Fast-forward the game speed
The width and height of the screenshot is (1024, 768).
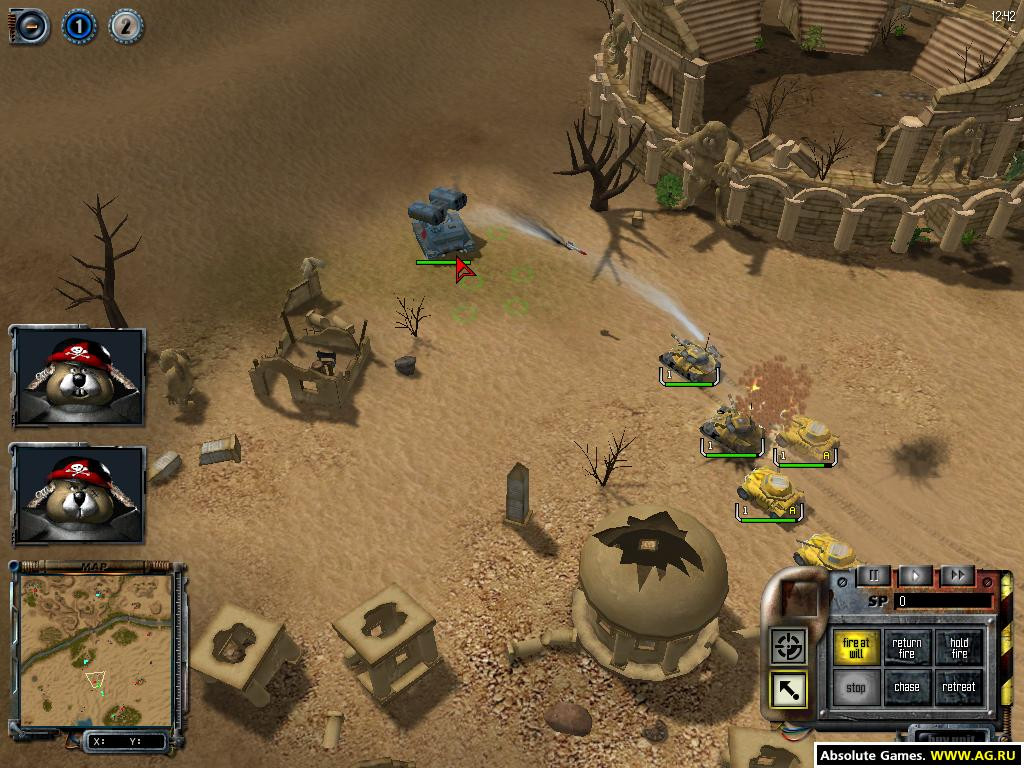[x=957, y=576]
